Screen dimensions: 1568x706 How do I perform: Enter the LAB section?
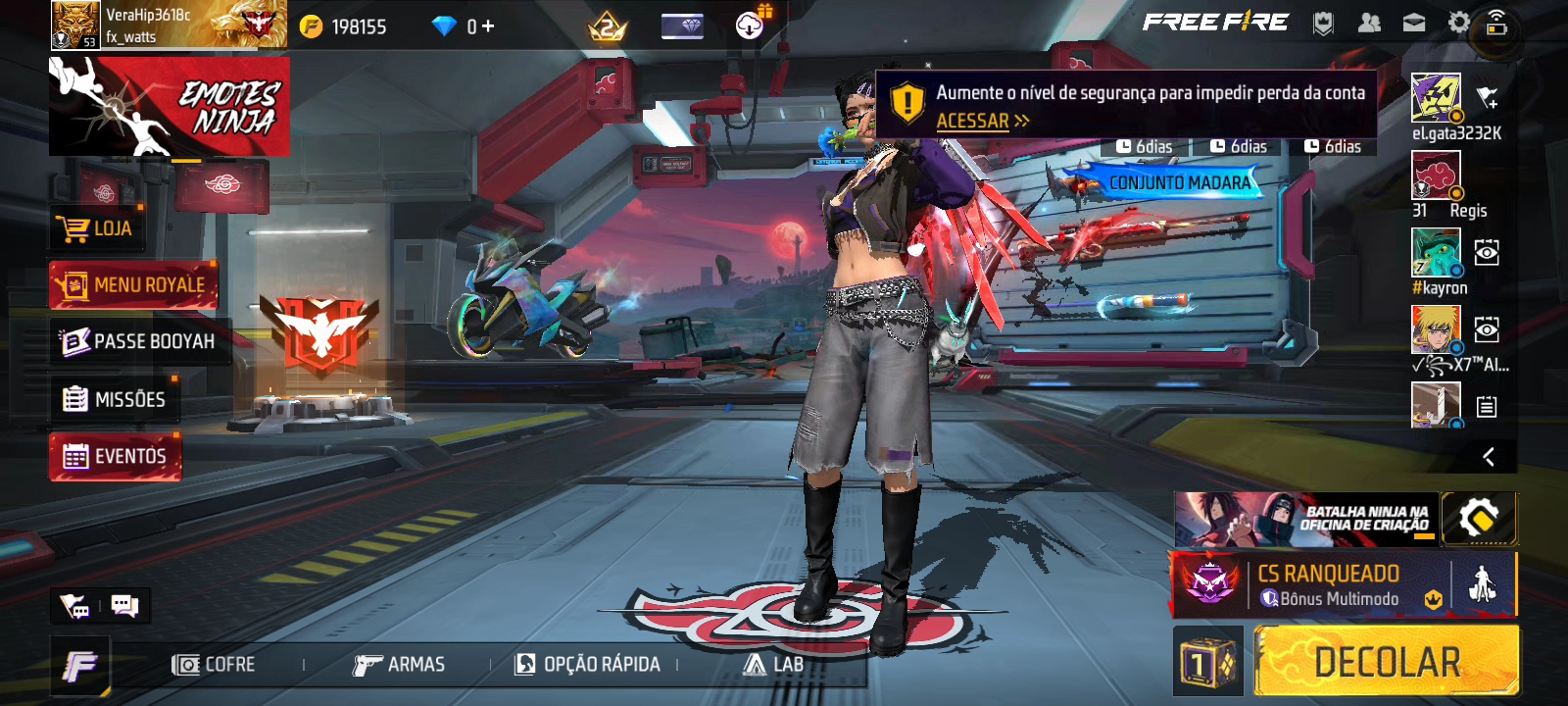pyautogui.click(x=773, y=665)
